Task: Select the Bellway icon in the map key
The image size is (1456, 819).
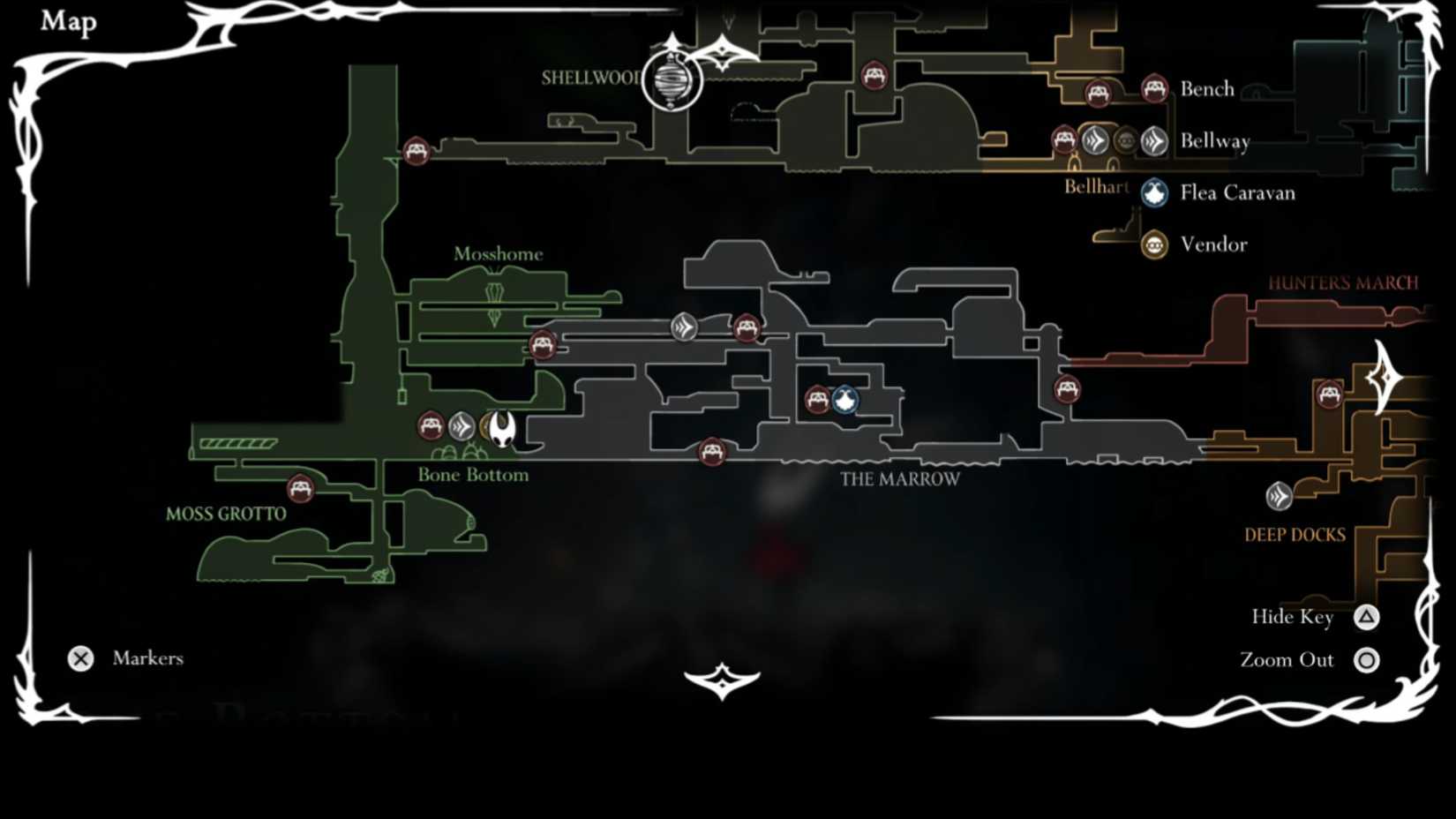Action: [x=1153, y=140]
